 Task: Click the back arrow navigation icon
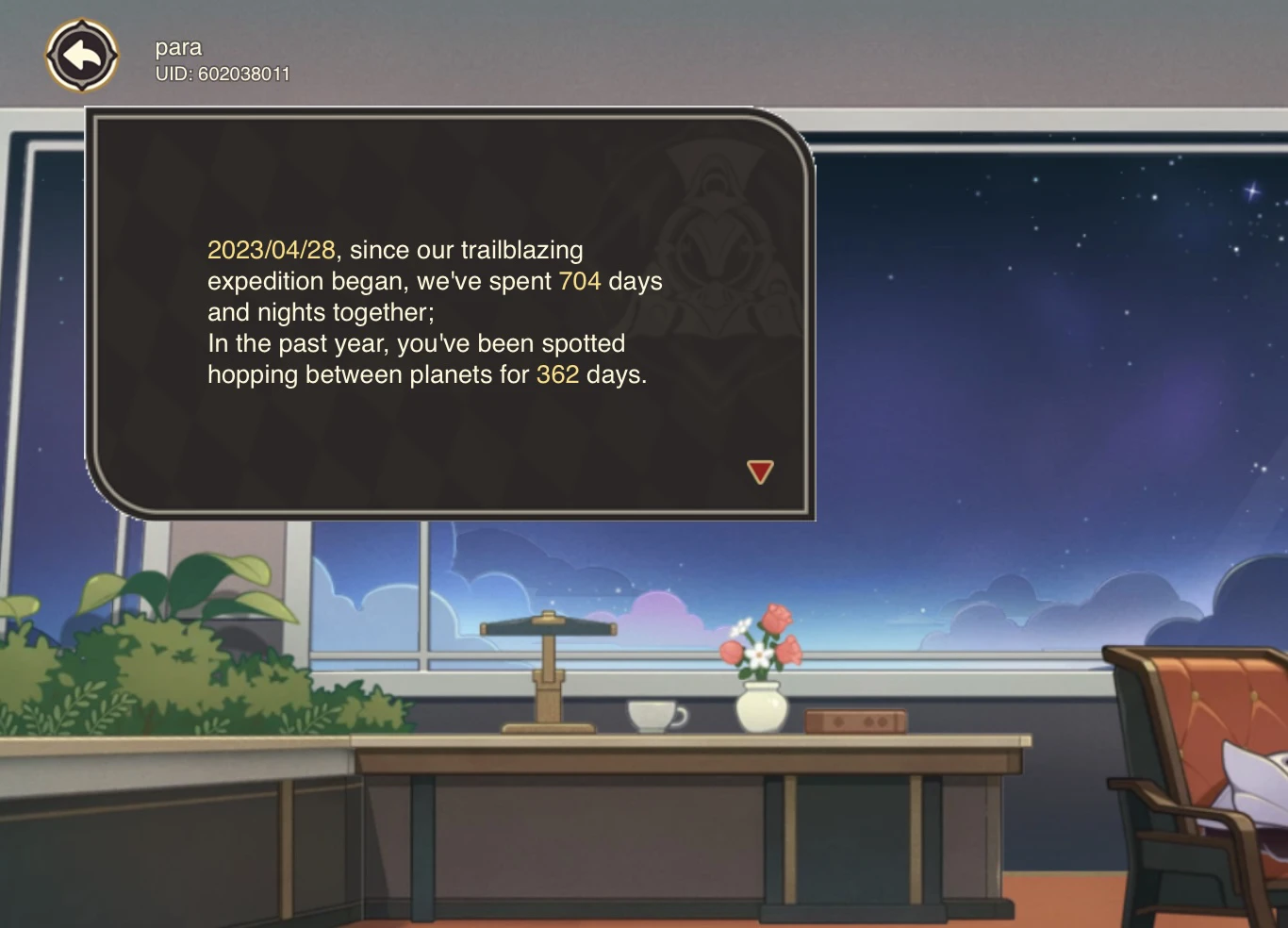[x=83, y=55]
